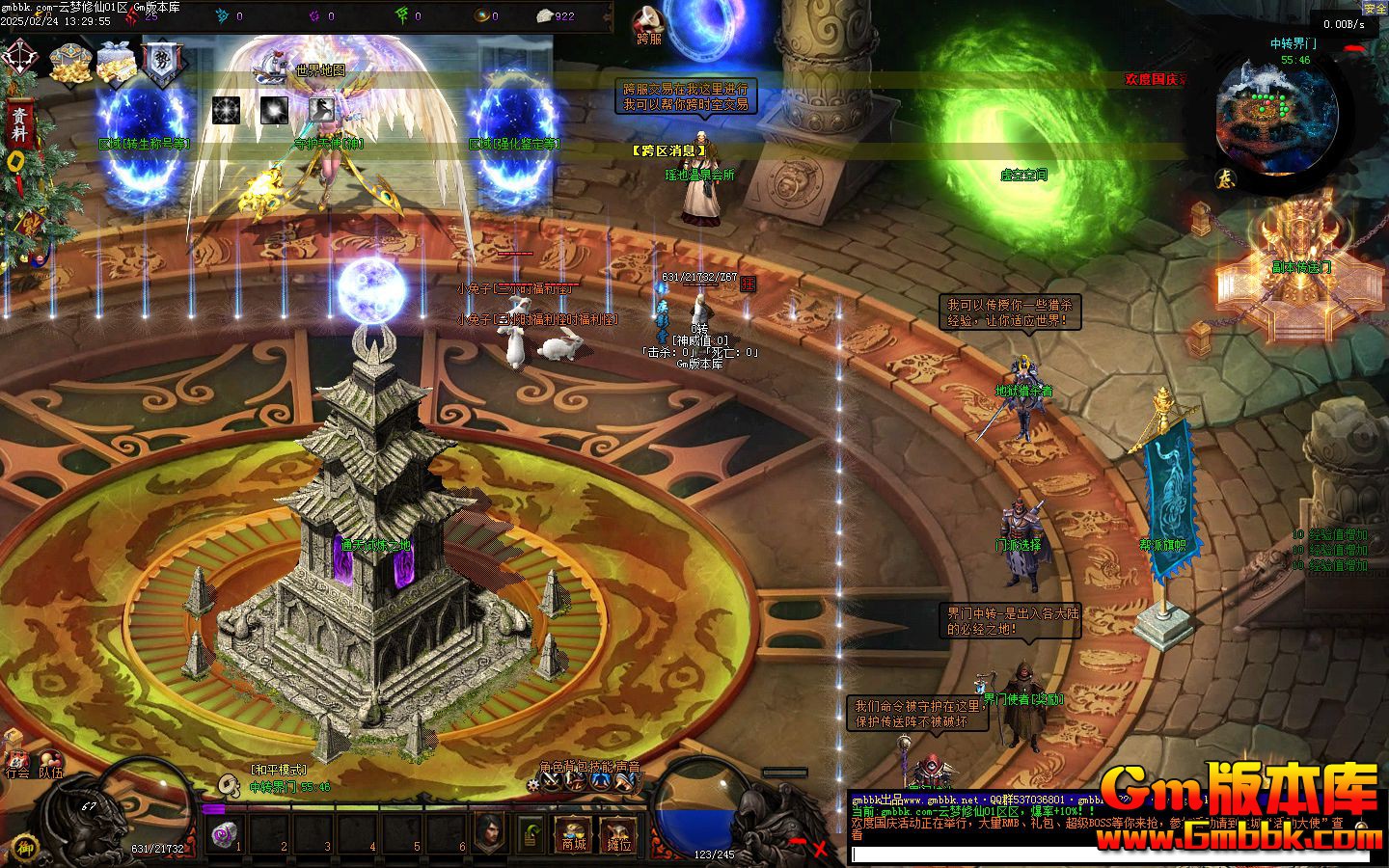Click the chat input box

pos(1109,854)
